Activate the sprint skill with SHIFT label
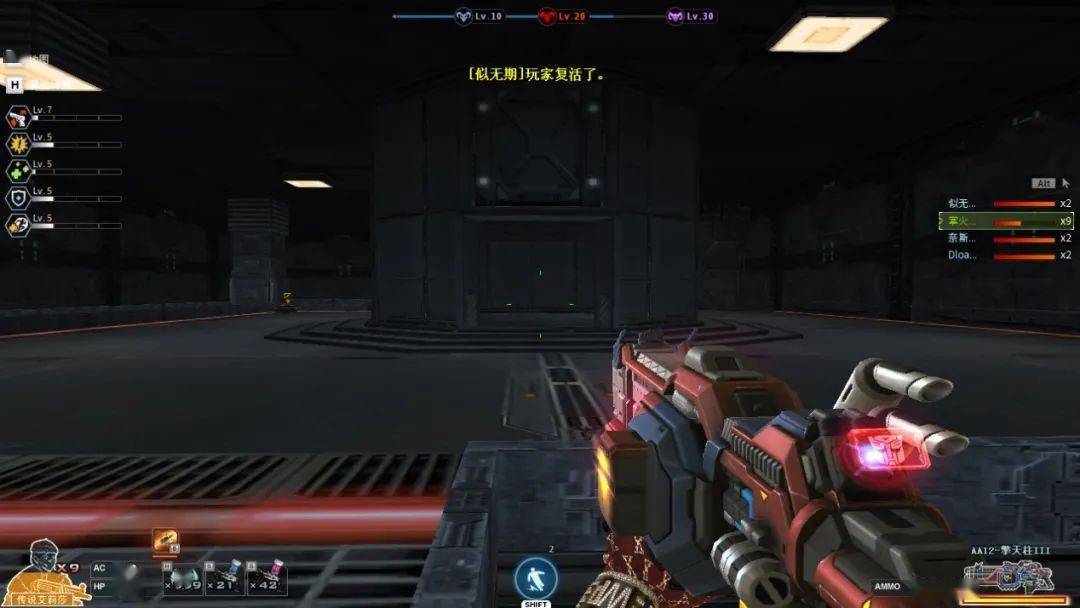 [535, 579]
